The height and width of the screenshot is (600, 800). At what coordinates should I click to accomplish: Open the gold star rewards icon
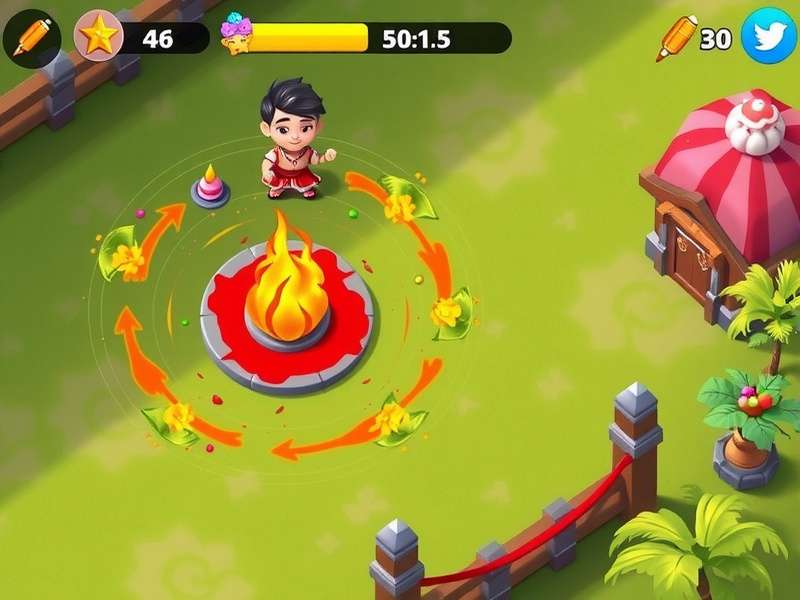[99, 38]
